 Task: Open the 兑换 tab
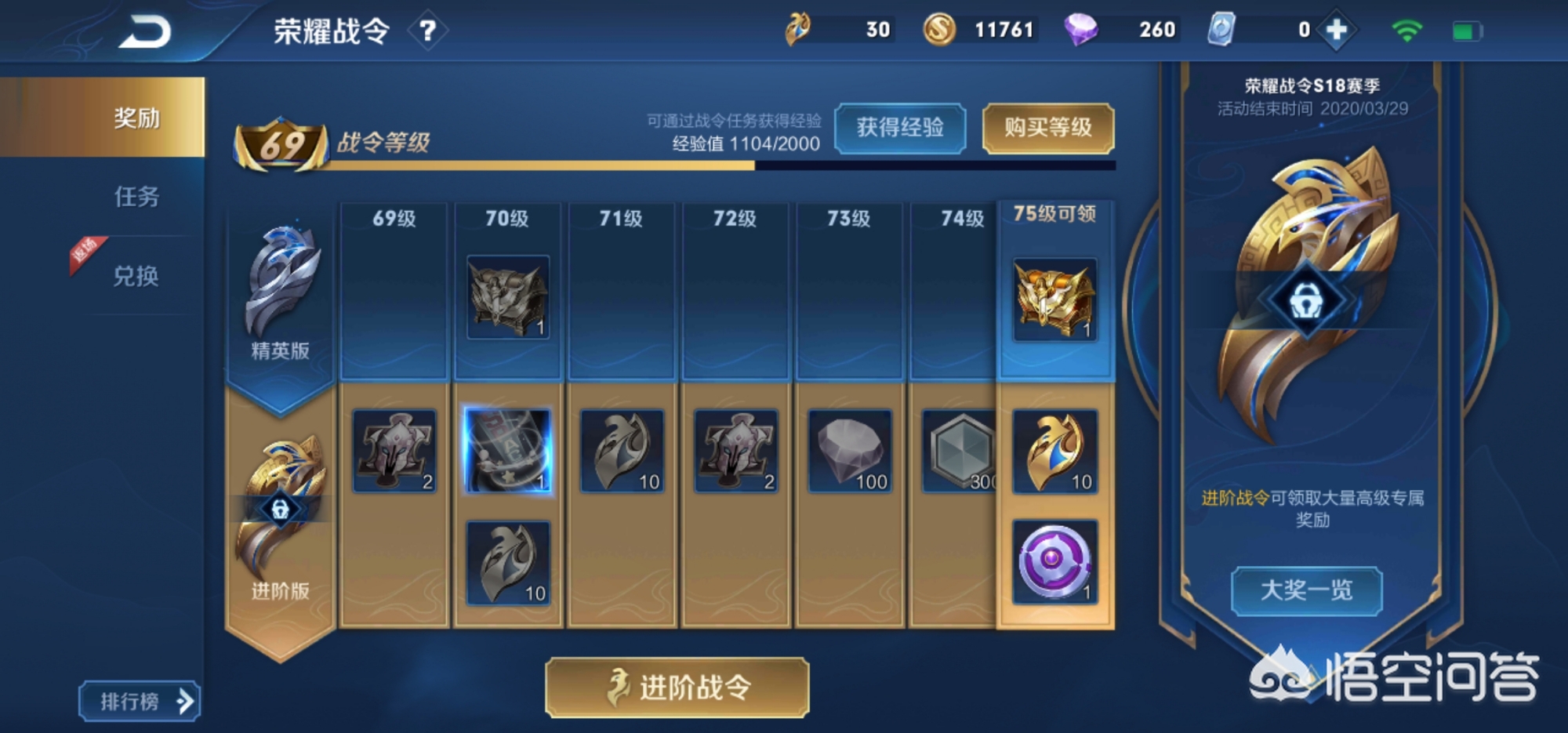[136, 276]
